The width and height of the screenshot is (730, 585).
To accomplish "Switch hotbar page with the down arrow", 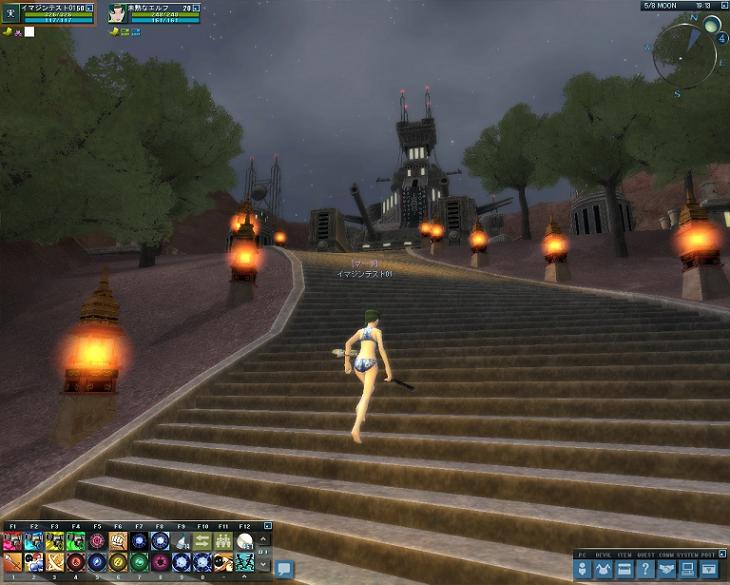I will (x=265, y=563).
